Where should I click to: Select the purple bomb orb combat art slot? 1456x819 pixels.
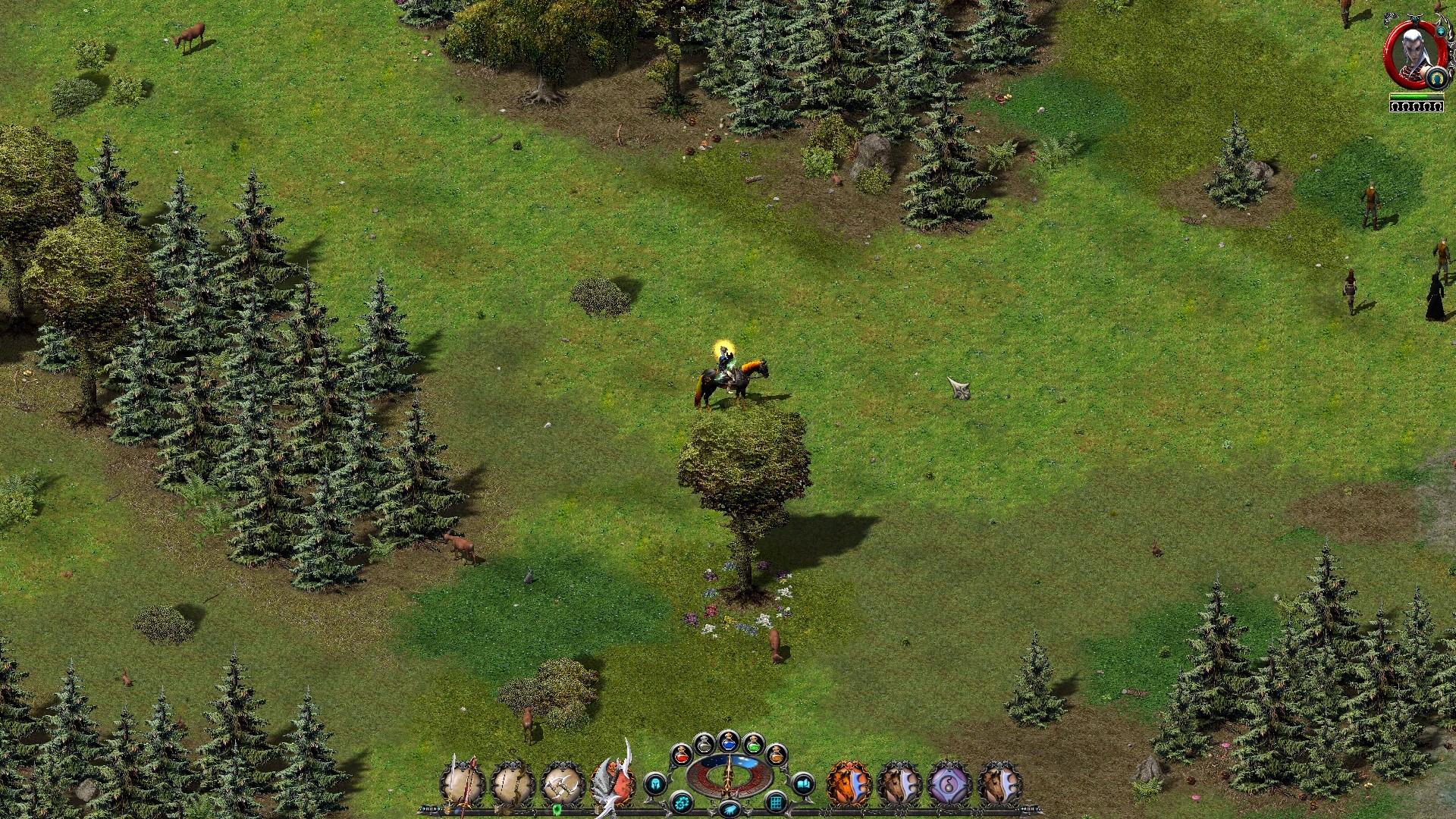[x=949, y=784]
